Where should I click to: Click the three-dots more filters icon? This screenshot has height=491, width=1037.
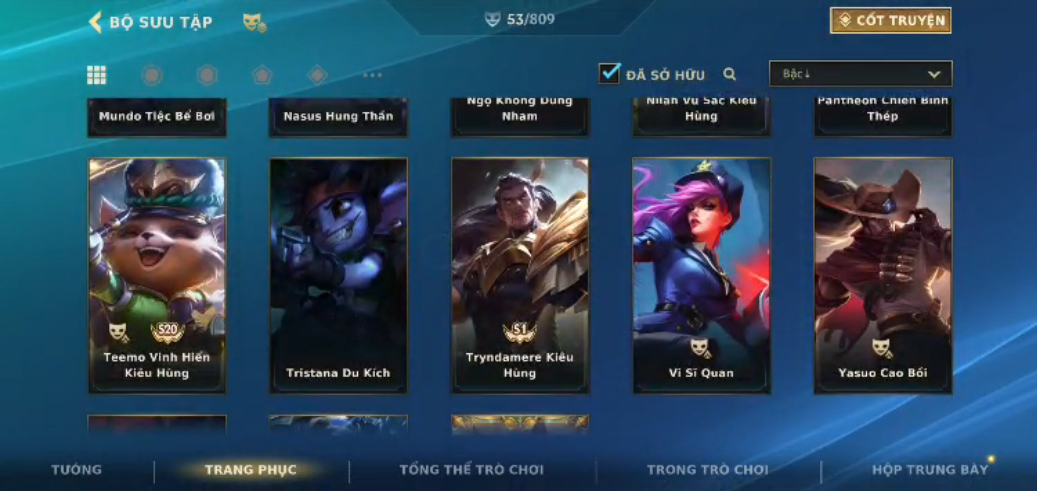coord(372,75)
